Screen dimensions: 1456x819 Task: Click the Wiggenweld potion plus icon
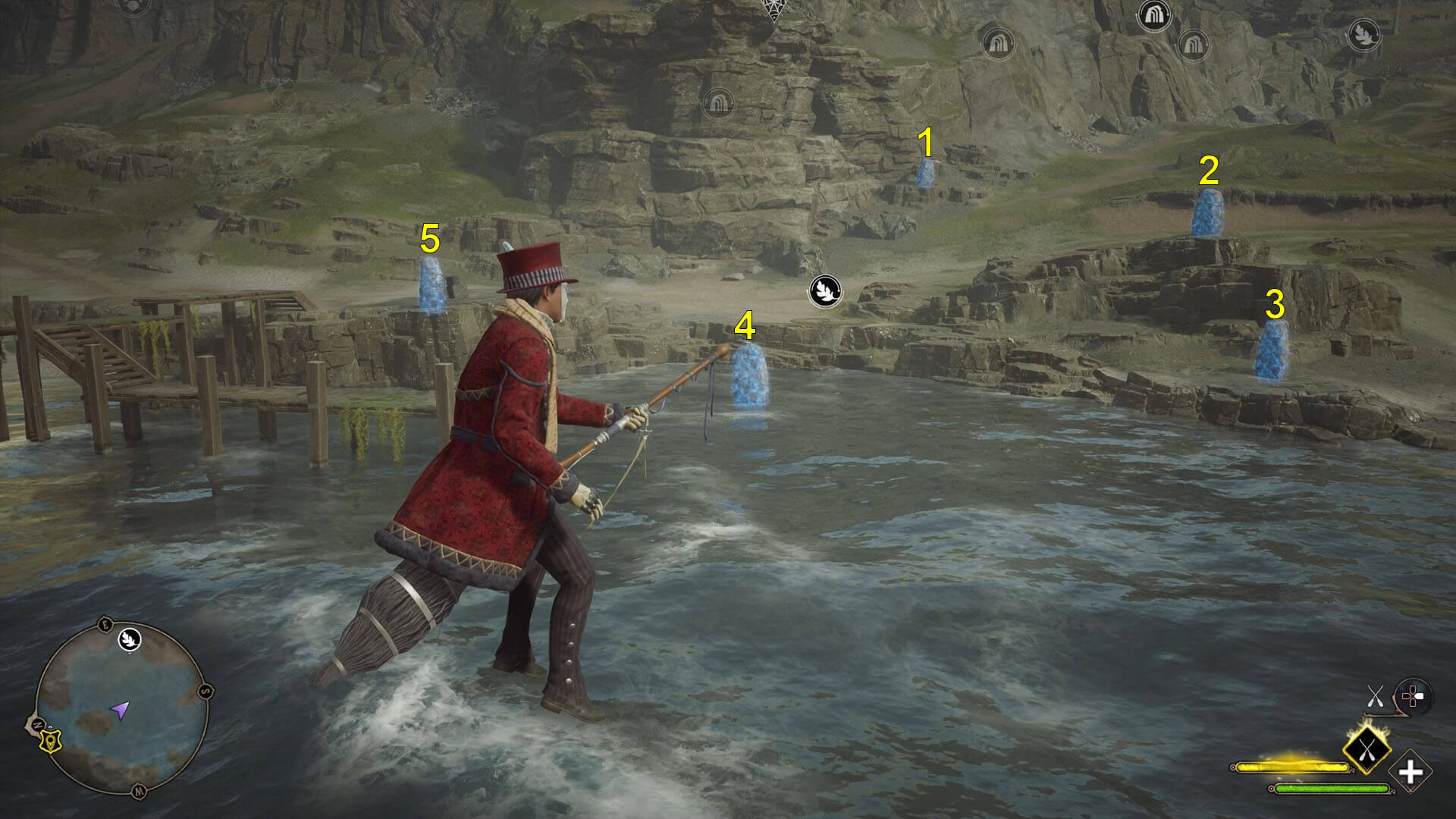[x=1410, y=771]
